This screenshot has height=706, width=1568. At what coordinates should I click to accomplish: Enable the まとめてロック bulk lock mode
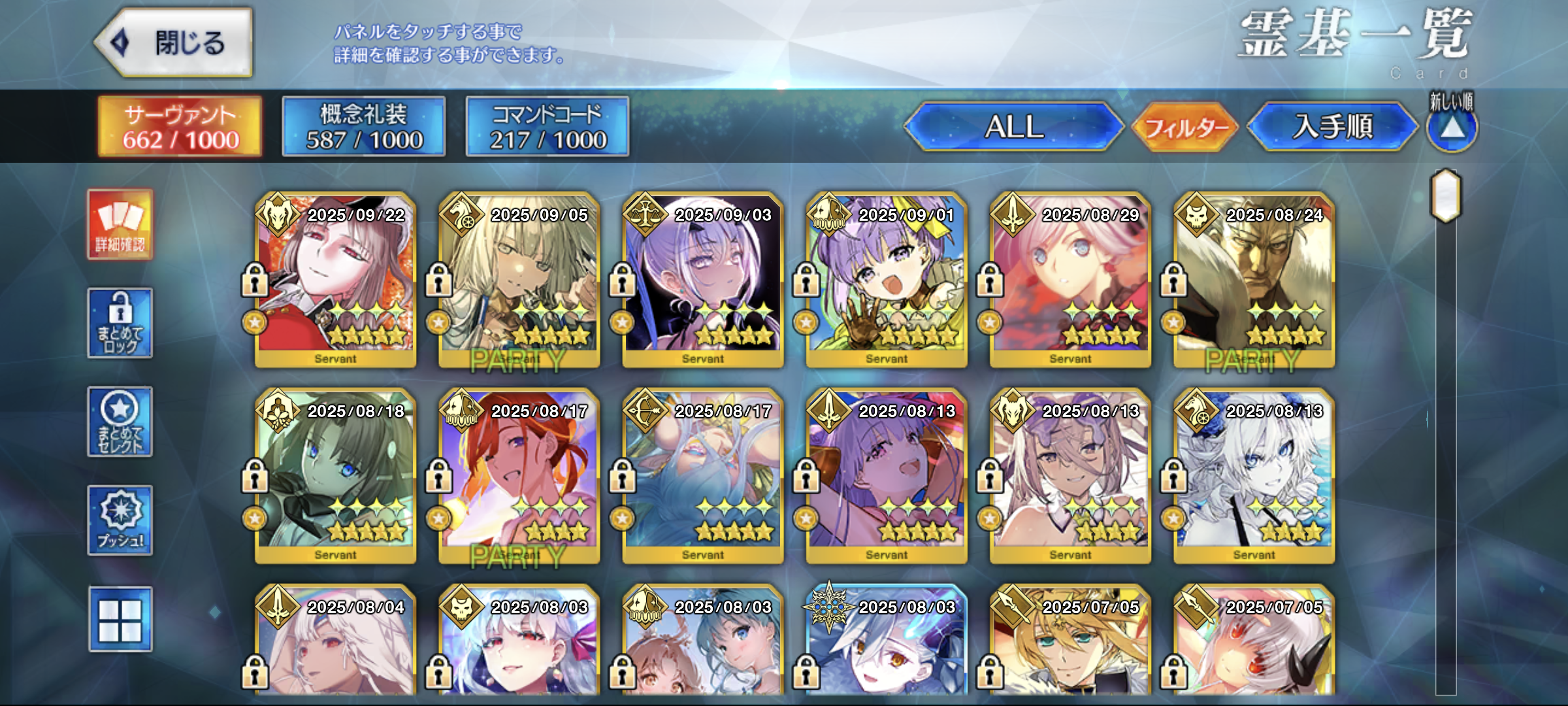[120, 323]
